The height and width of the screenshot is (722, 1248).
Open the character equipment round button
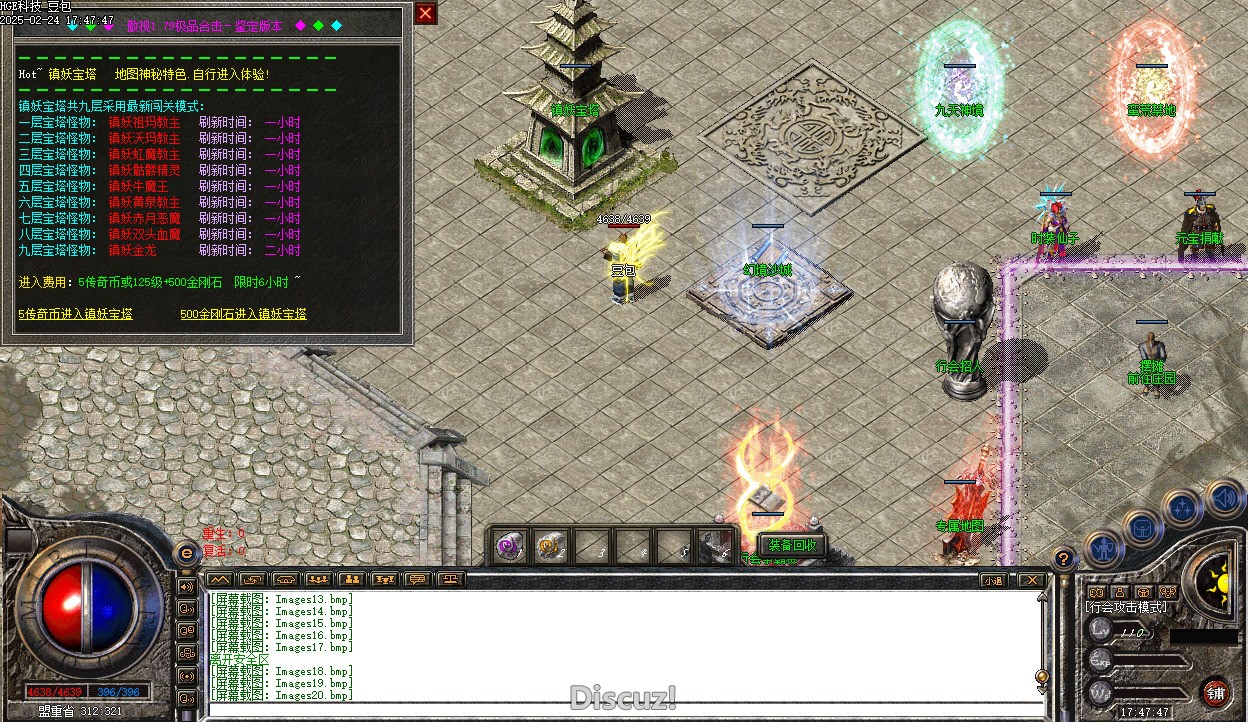[1104, 547]
